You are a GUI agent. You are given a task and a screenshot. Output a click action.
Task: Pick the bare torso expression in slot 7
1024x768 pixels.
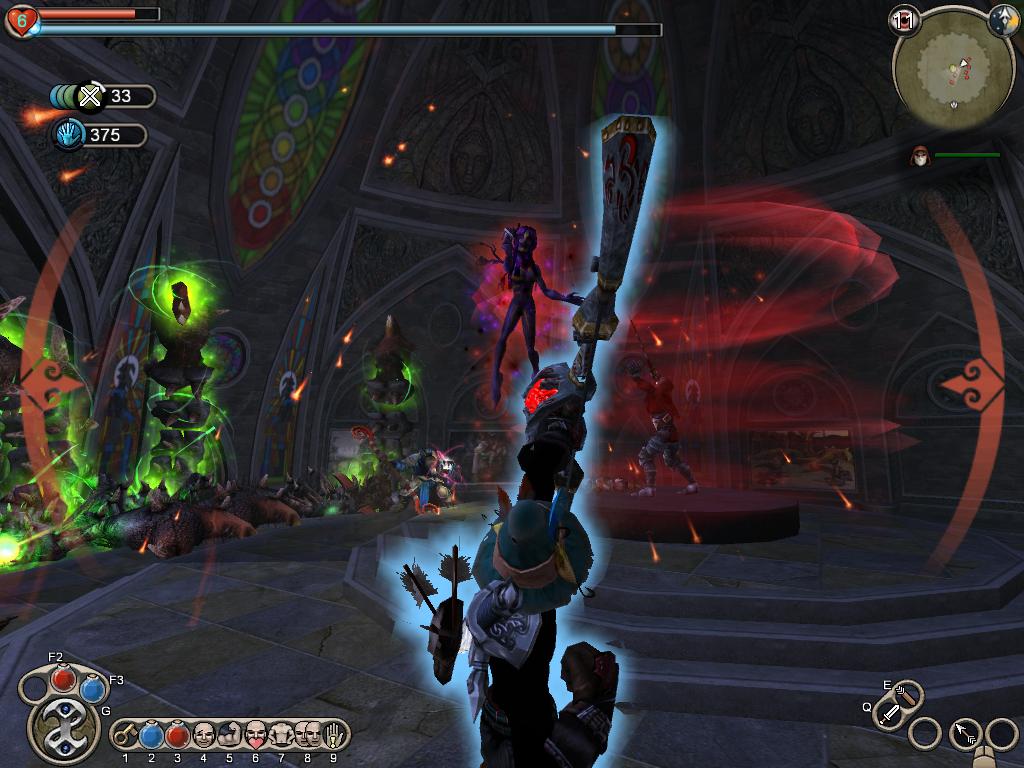tap(281, 736)
